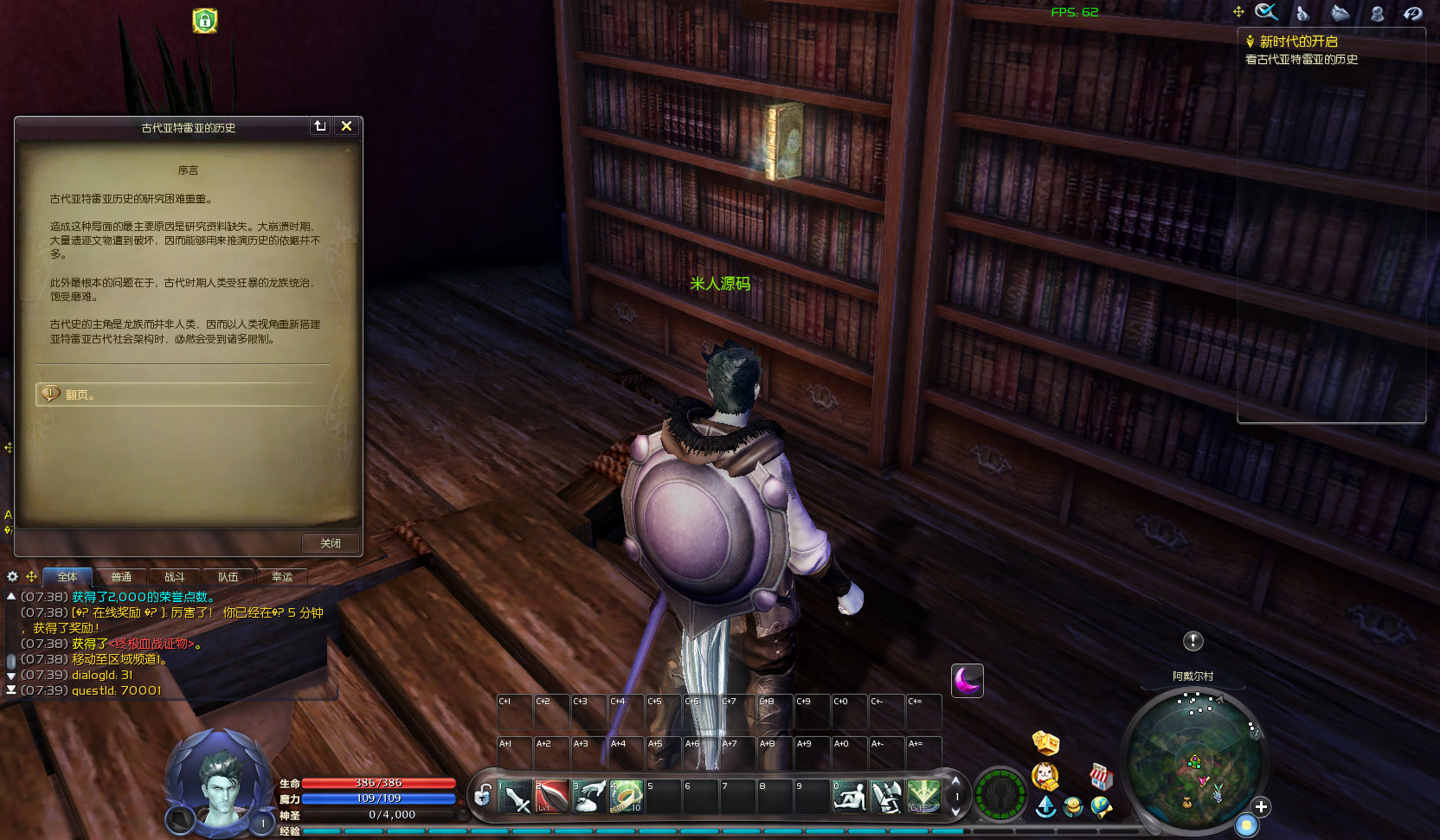The height and width of the screenshot is (840, 1440).
Task: Zoom in the minimap with plus button
Action: [x=1261, y=806]
